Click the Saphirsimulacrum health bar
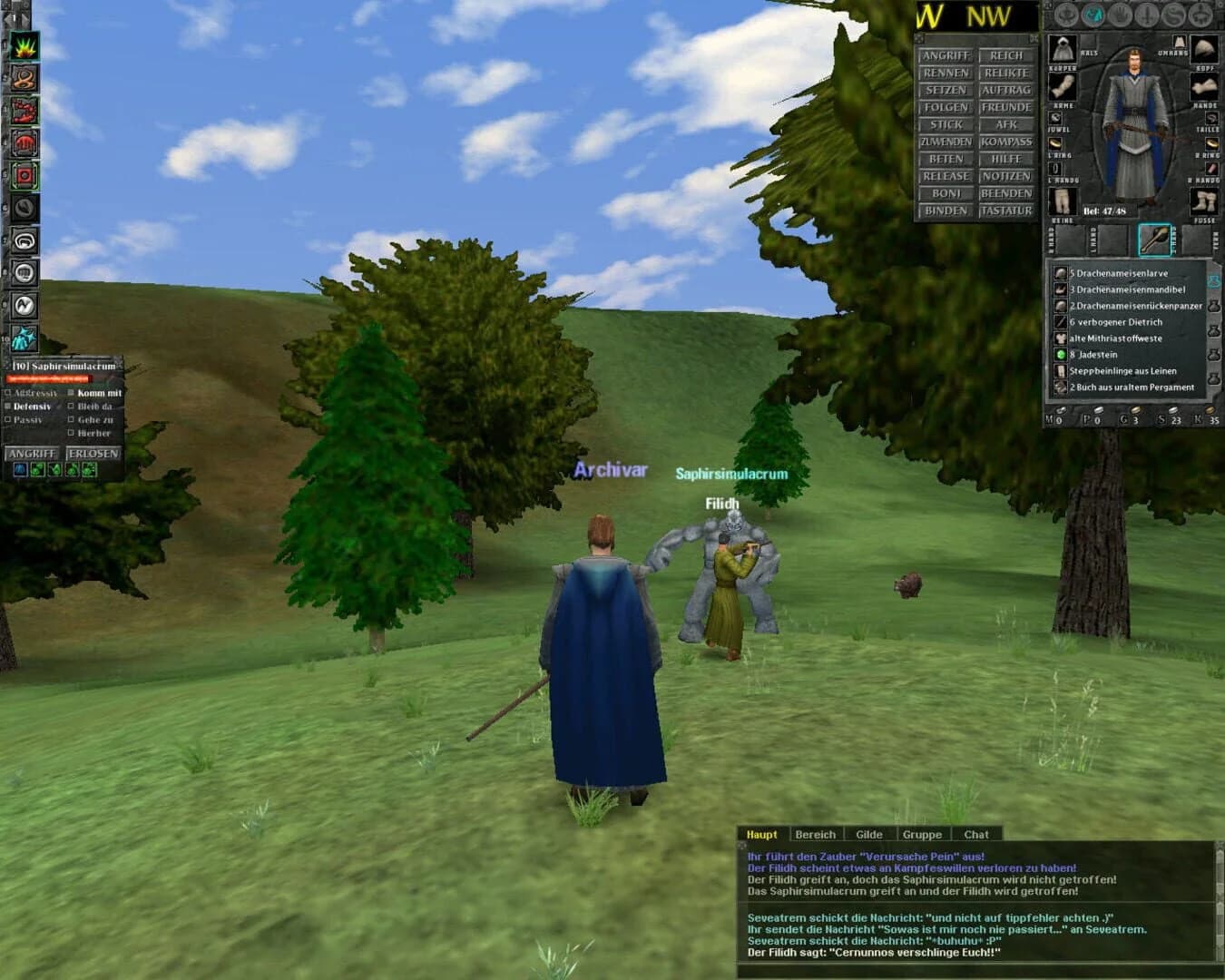The width and height of the screenshot is (1225, 980). click(50, 378)
